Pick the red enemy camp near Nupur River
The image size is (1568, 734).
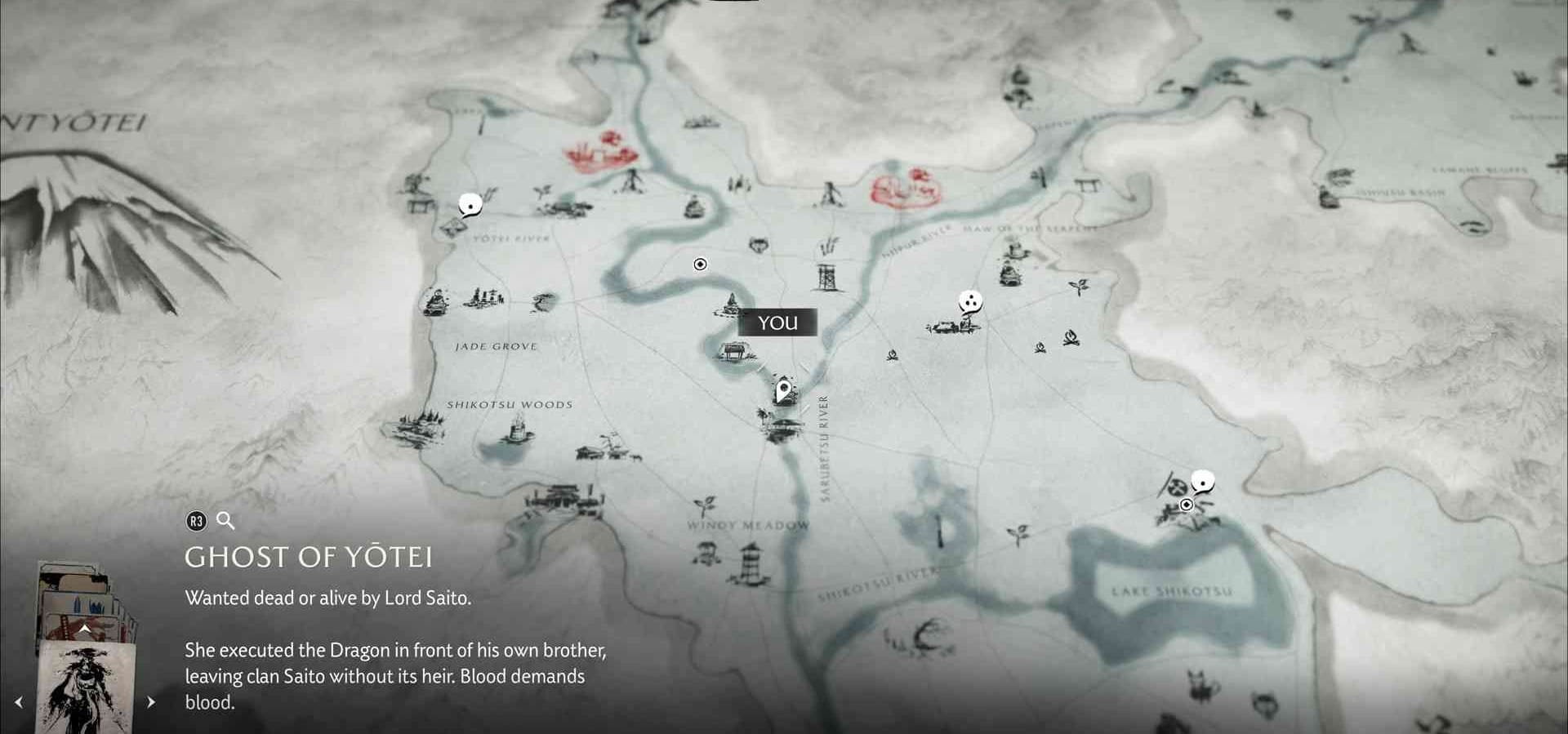(x=904, y=189)
